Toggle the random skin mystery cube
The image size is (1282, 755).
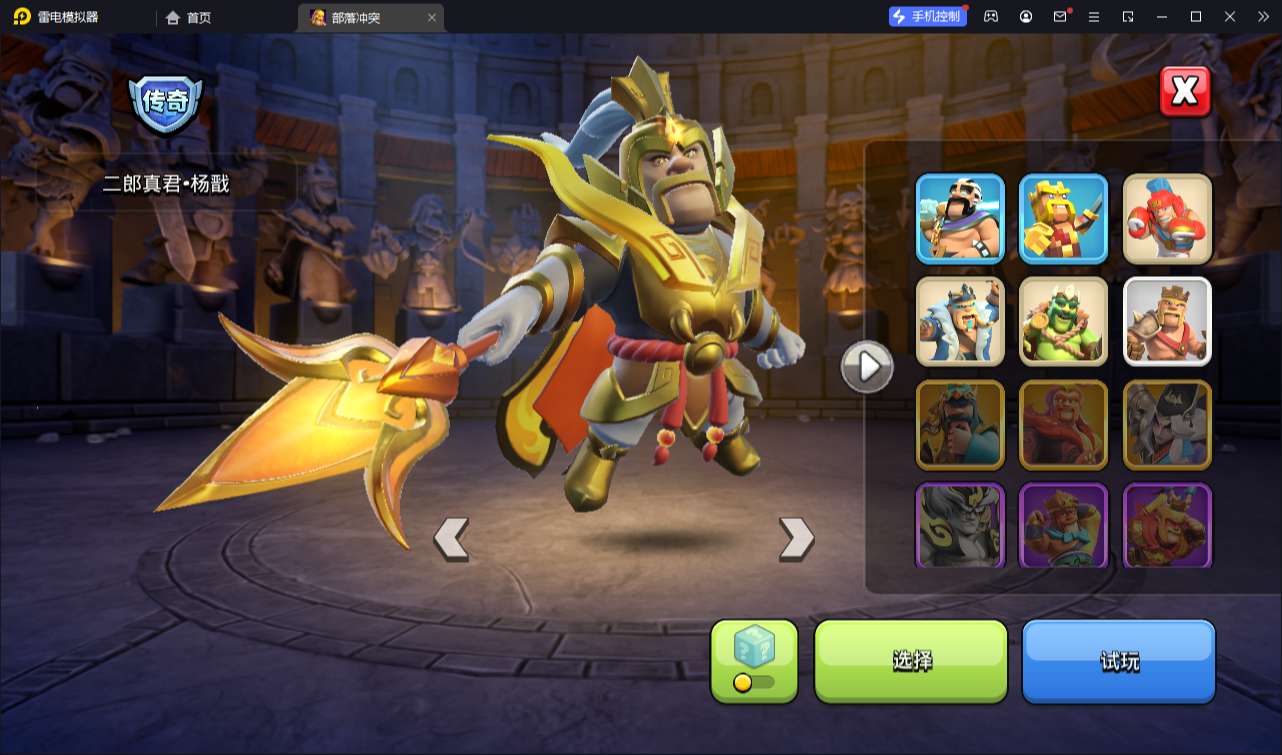pyautogui.click(x=754, y=661)
